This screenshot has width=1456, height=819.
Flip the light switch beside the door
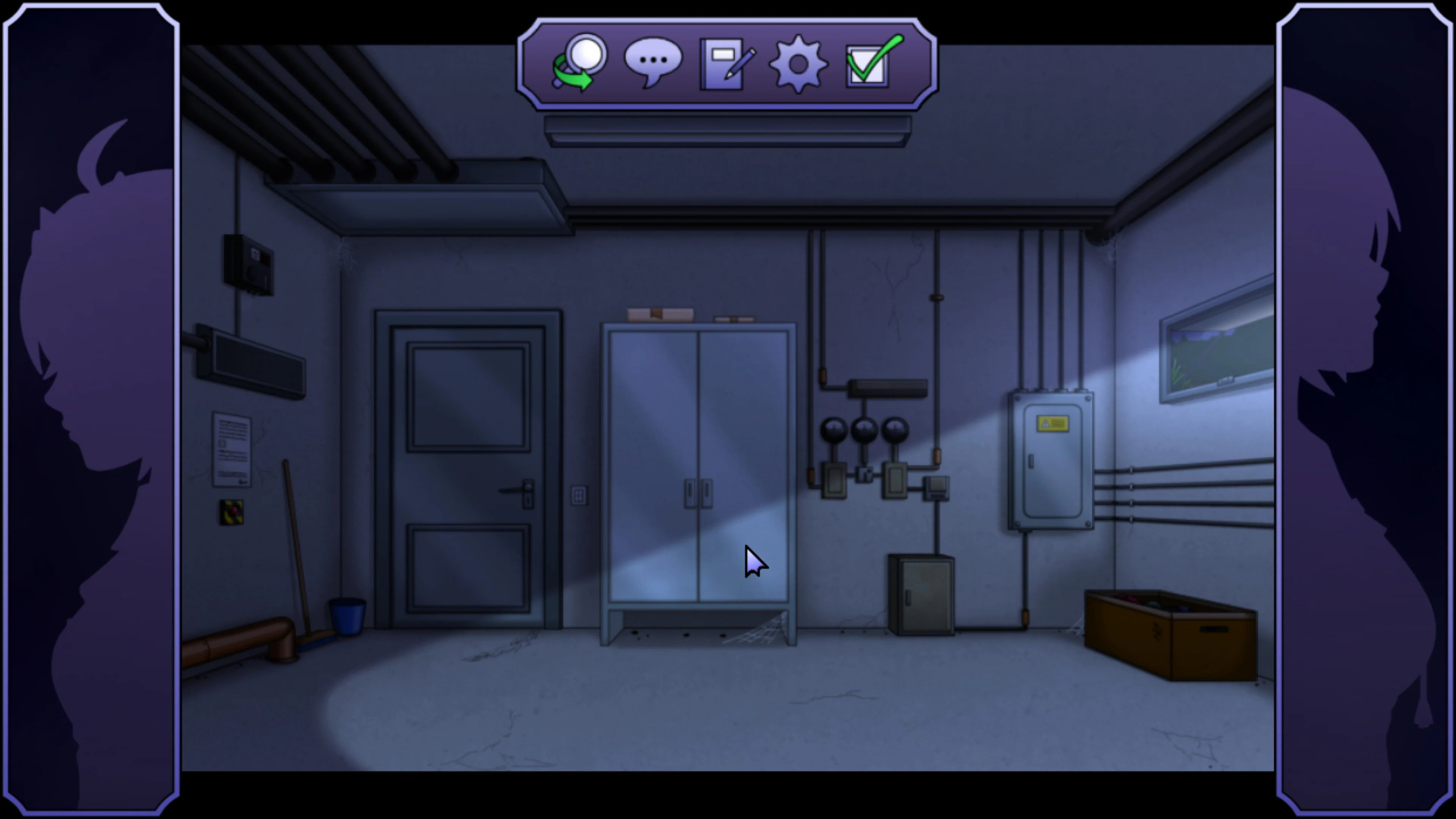point(579,494)
